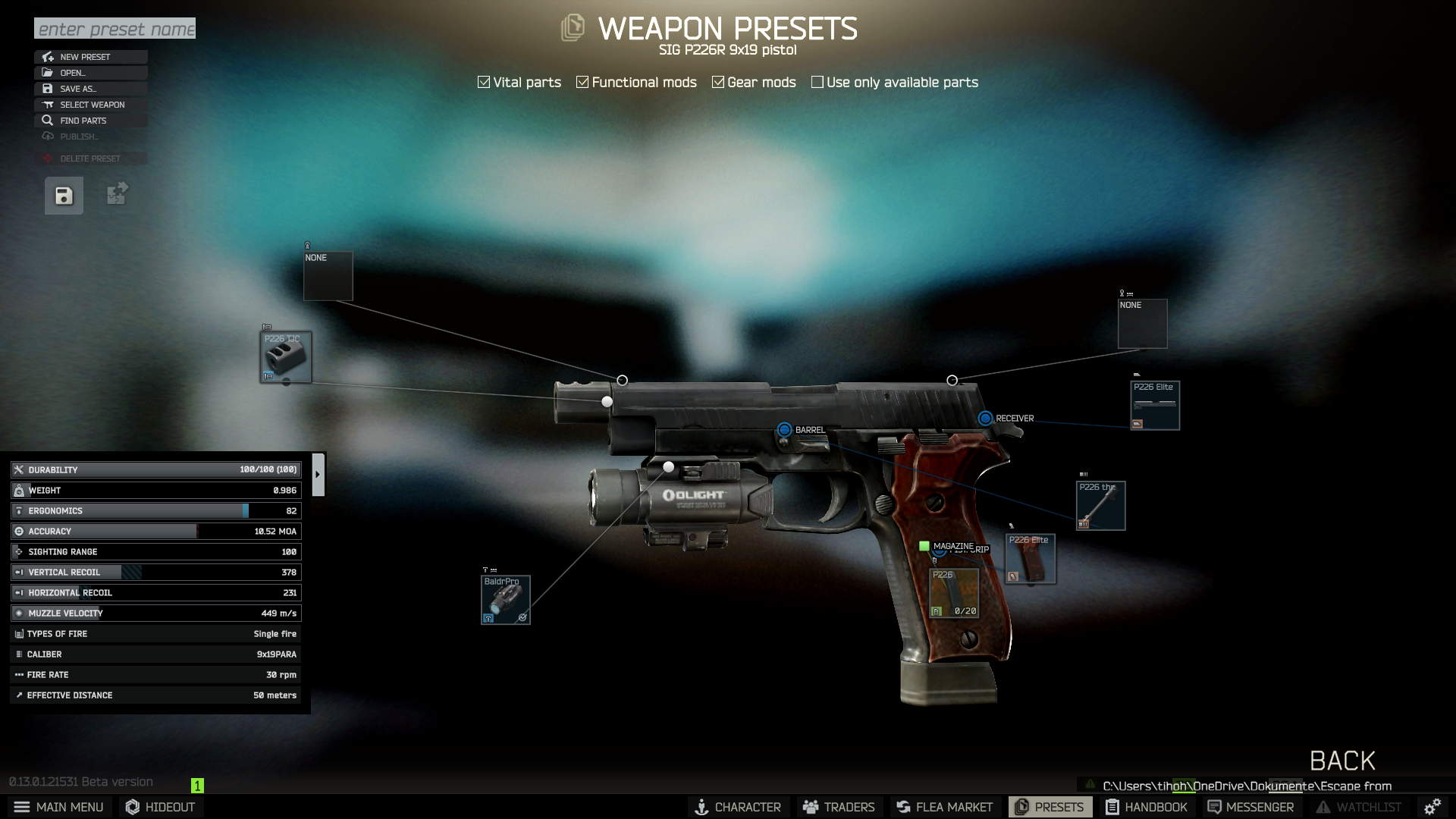Switch to the TRADERS tab
This screenshot has width=1456, height=819.
pos(838,807)
